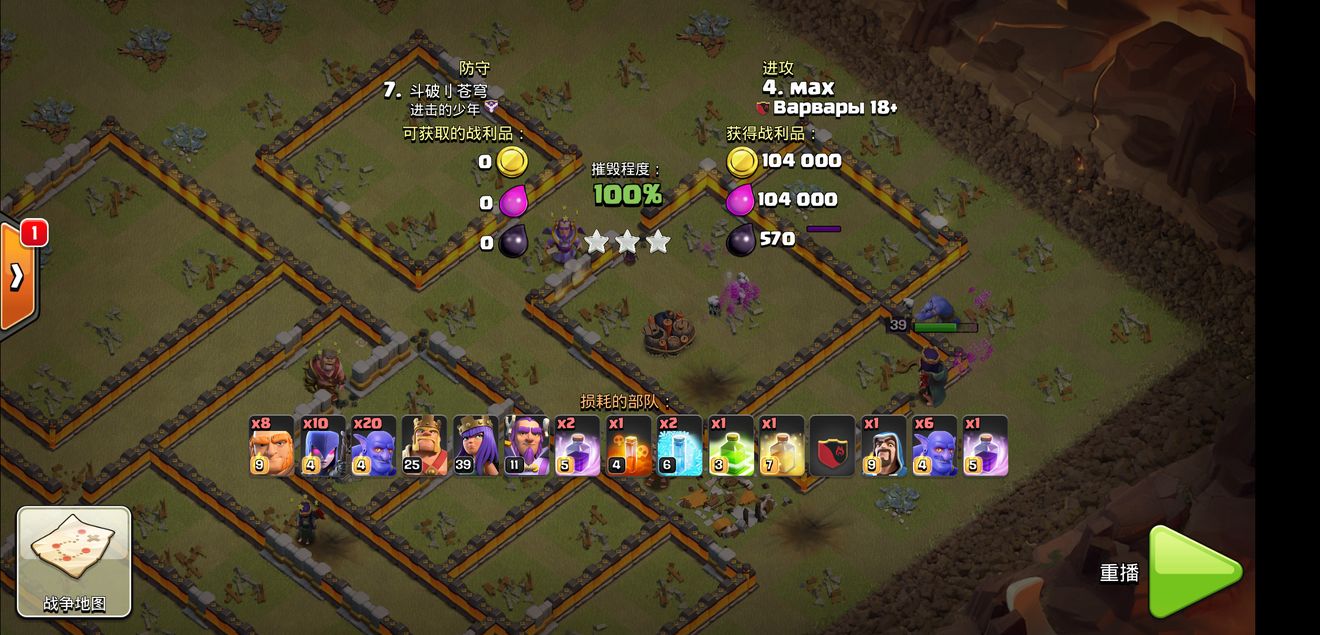This screenshot has height=635, width=1320.
Task: Open the war map
Action: [x=74, y=561]
